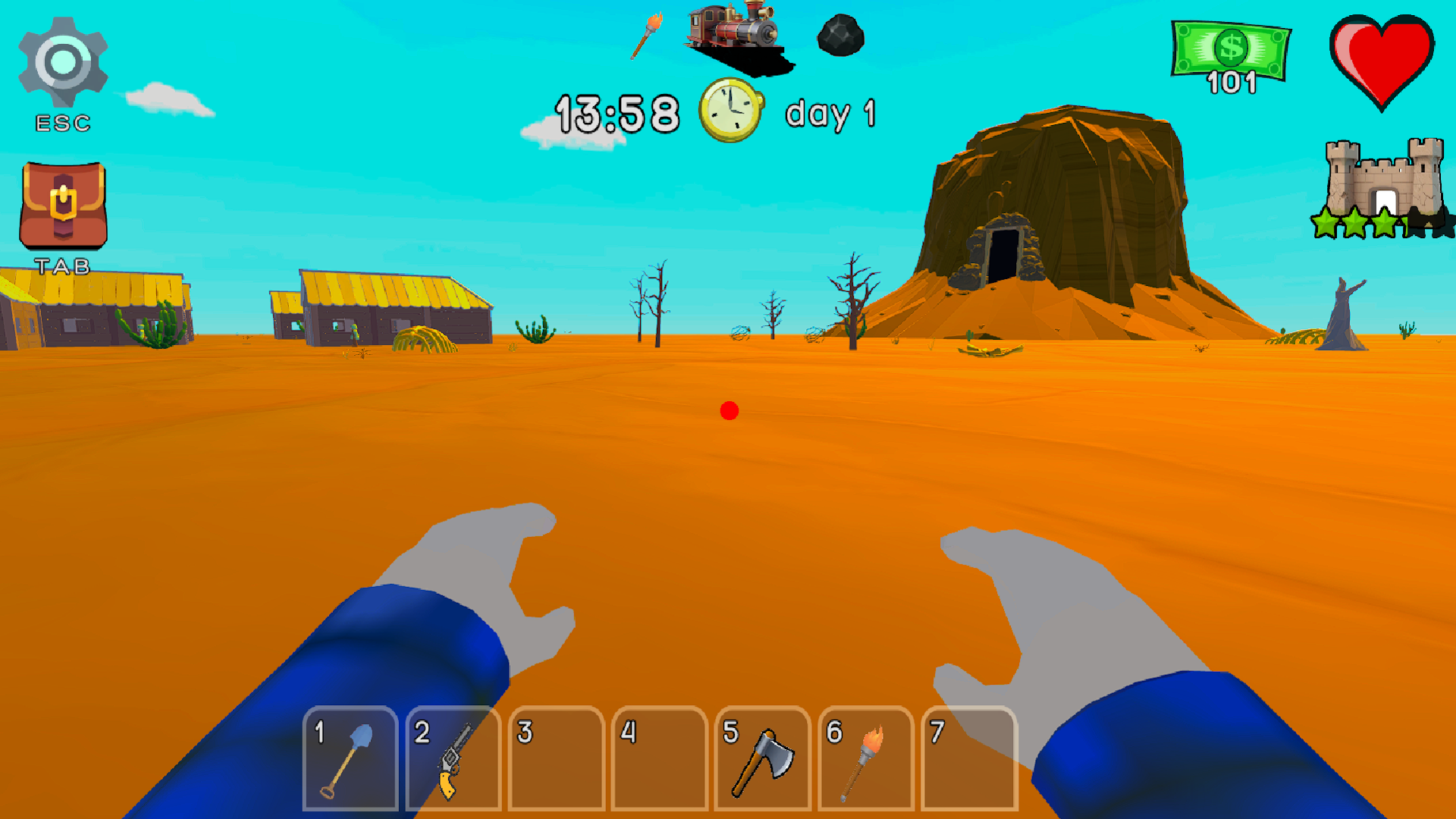The height and width of the screenshot is (819, 1456).
Task: Click the dollar bill money icon
Action: 1230,47
